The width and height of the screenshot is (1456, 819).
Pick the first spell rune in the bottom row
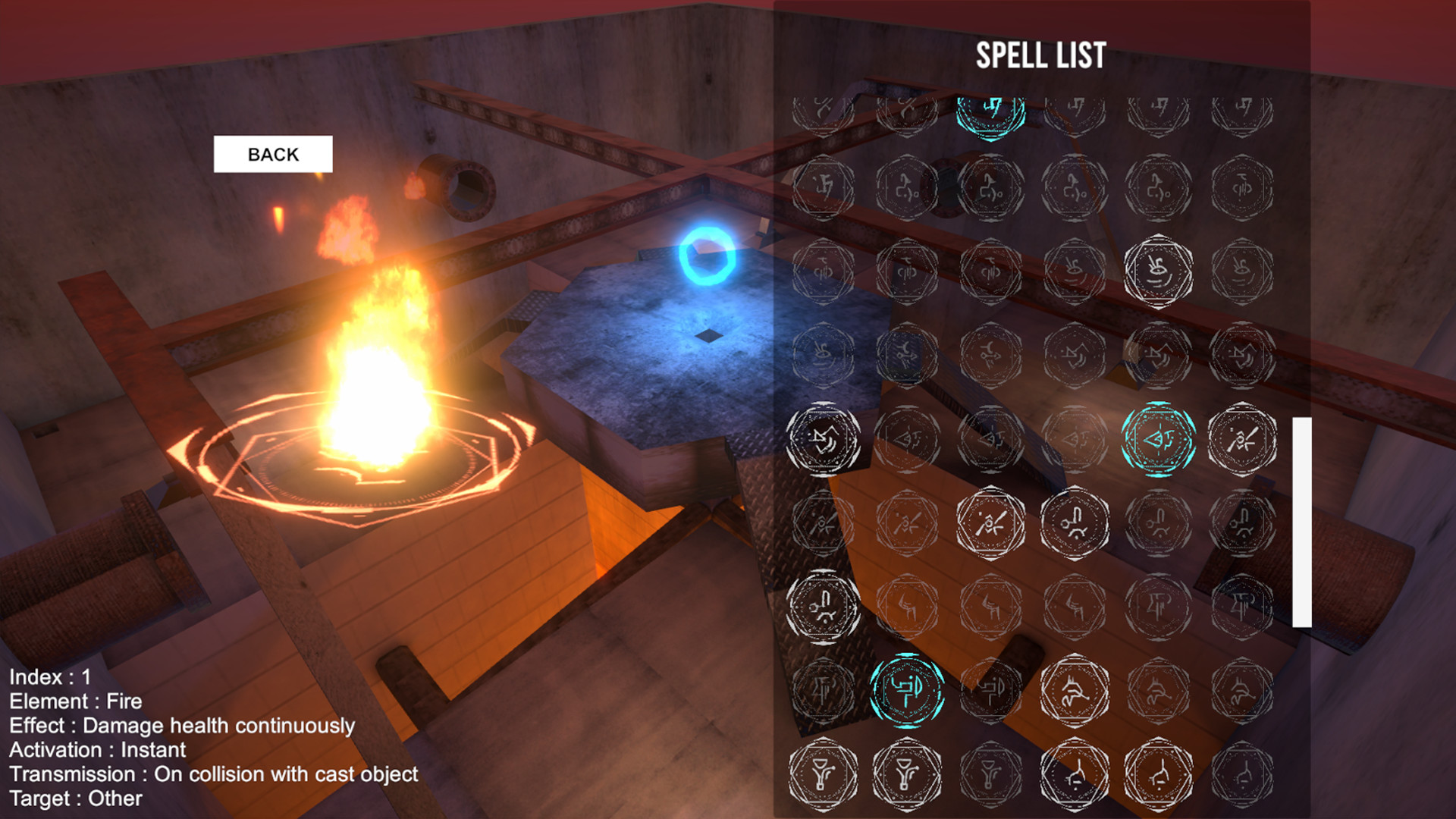tap(823, 773)
